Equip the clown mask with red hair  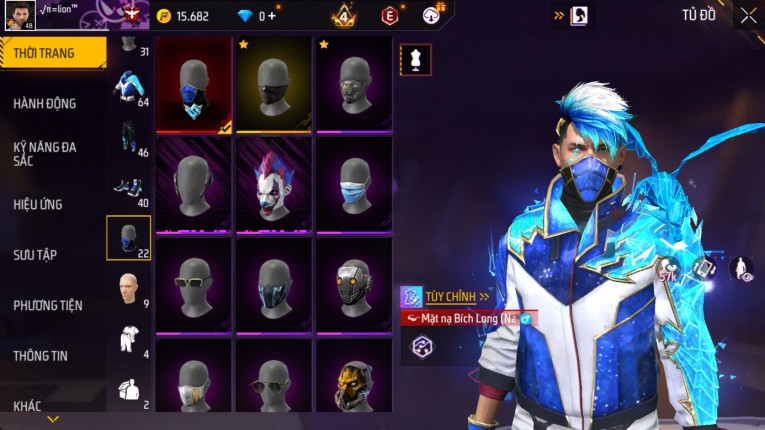pos(274,185)
